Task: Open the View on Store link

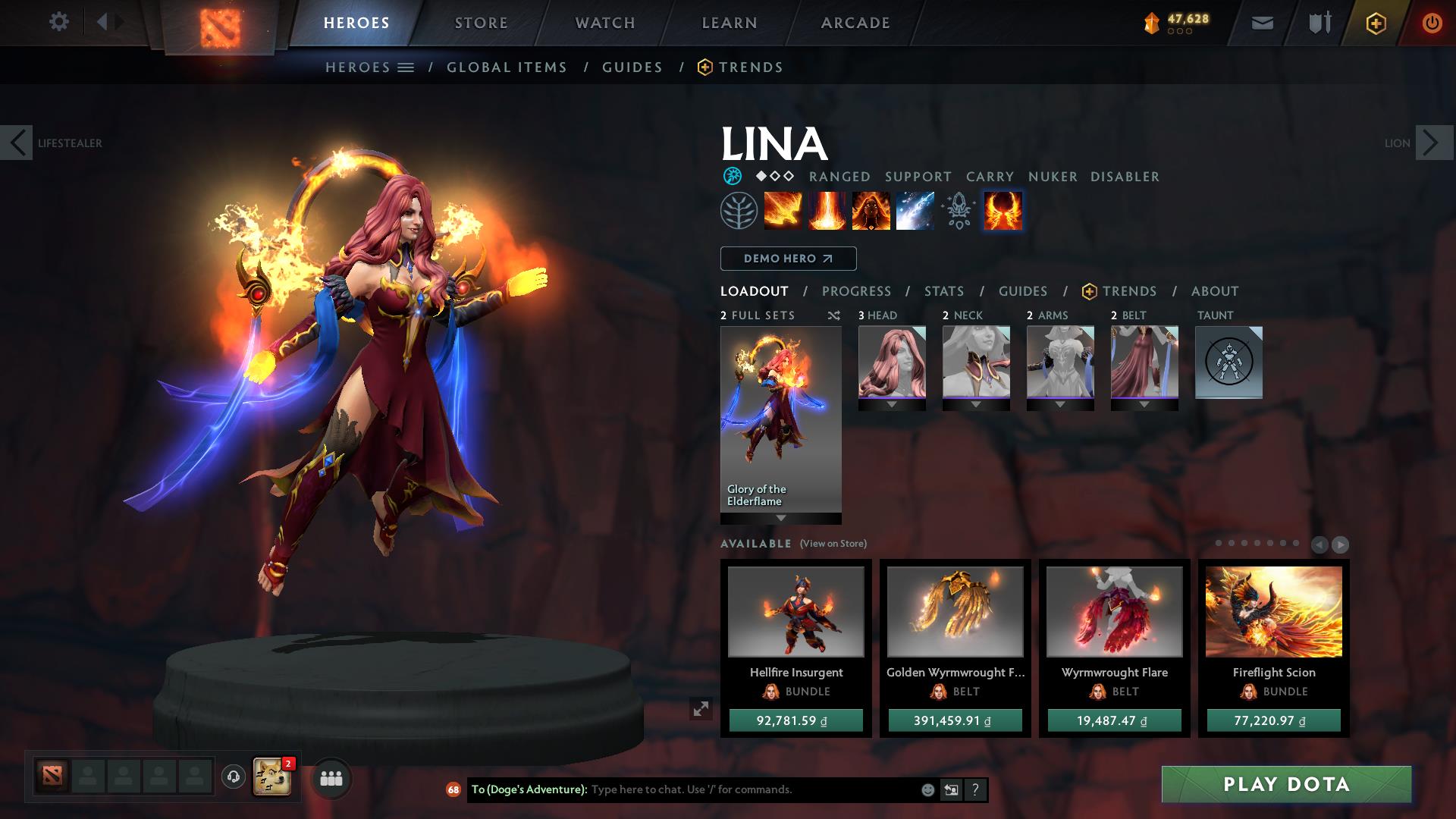Action: 832,544
